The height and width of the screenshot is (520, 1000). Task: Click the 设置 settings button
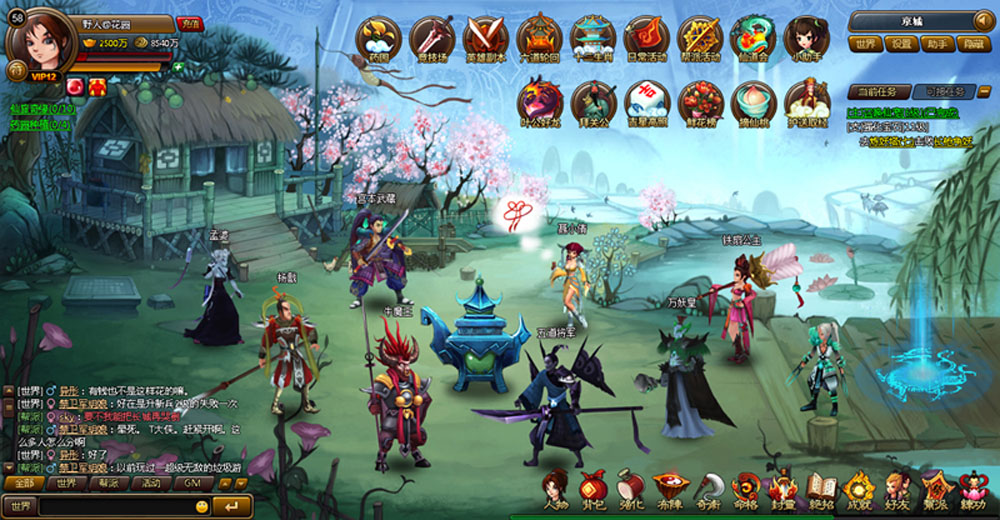tap(903, 44)
